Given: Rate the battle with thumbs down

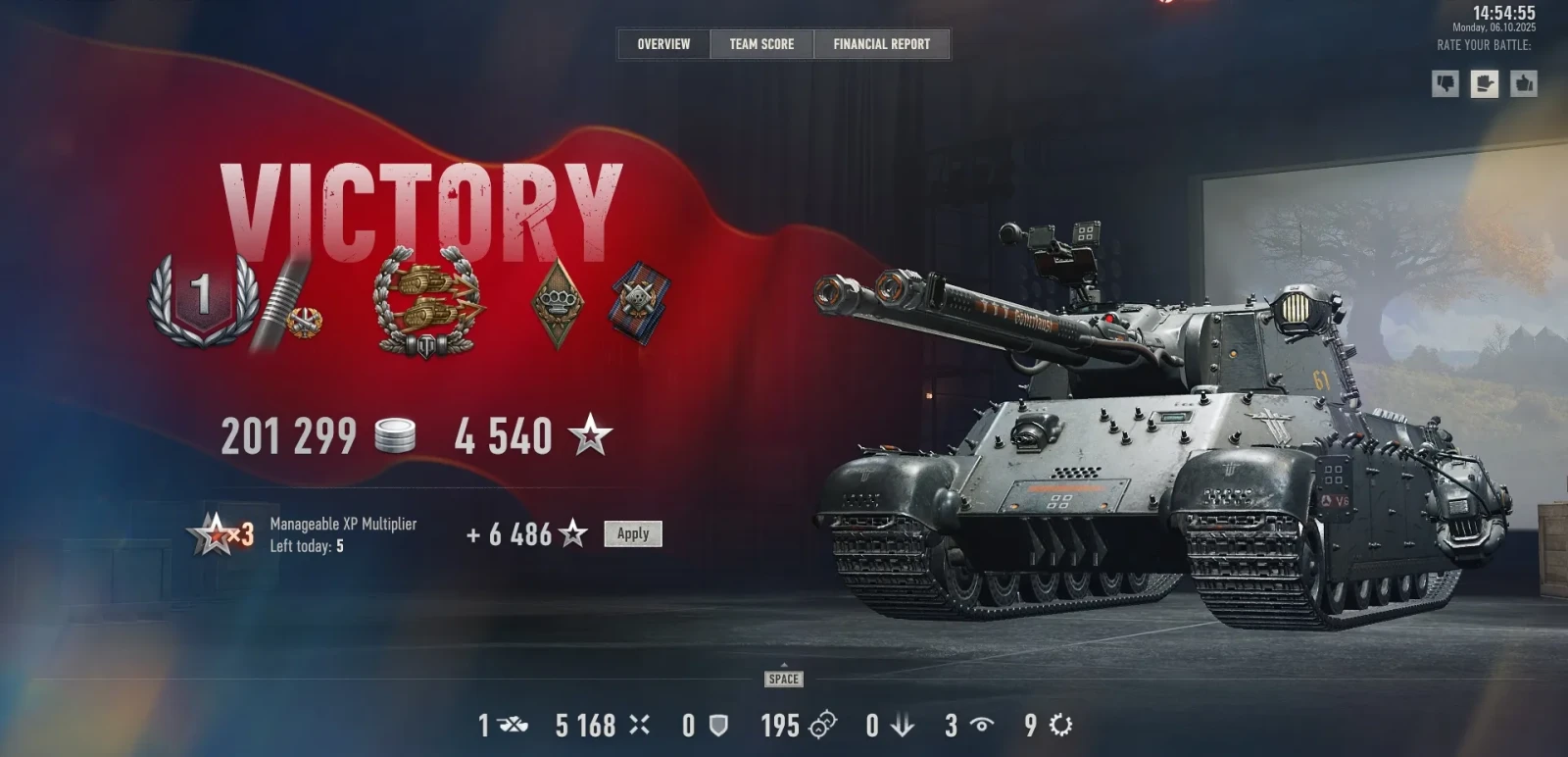Looking at the screenshot, I should [x=1445, y=83].
